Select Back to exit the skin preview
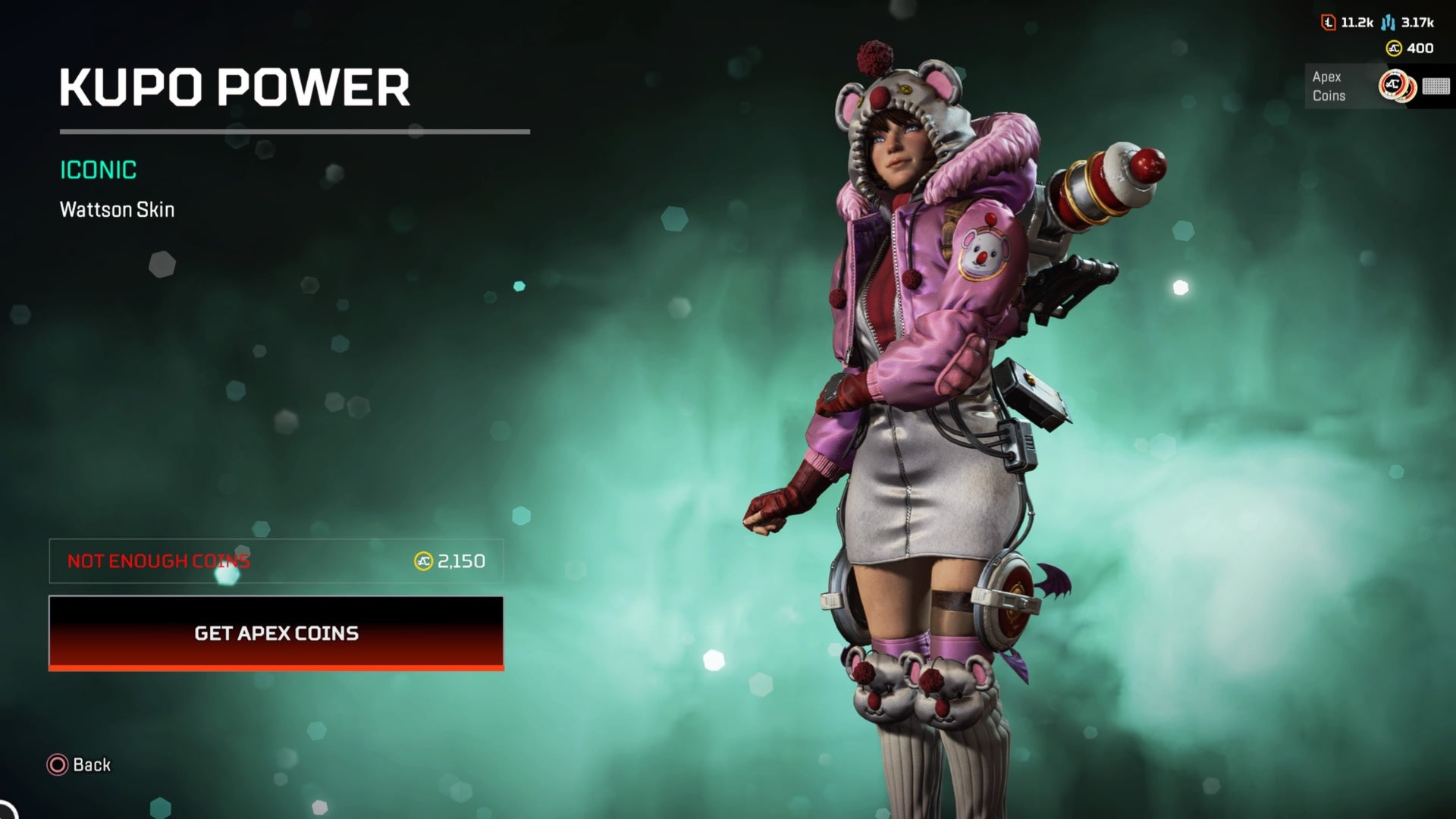Screen dimensions: 1456x819 (x=79, y=764)
